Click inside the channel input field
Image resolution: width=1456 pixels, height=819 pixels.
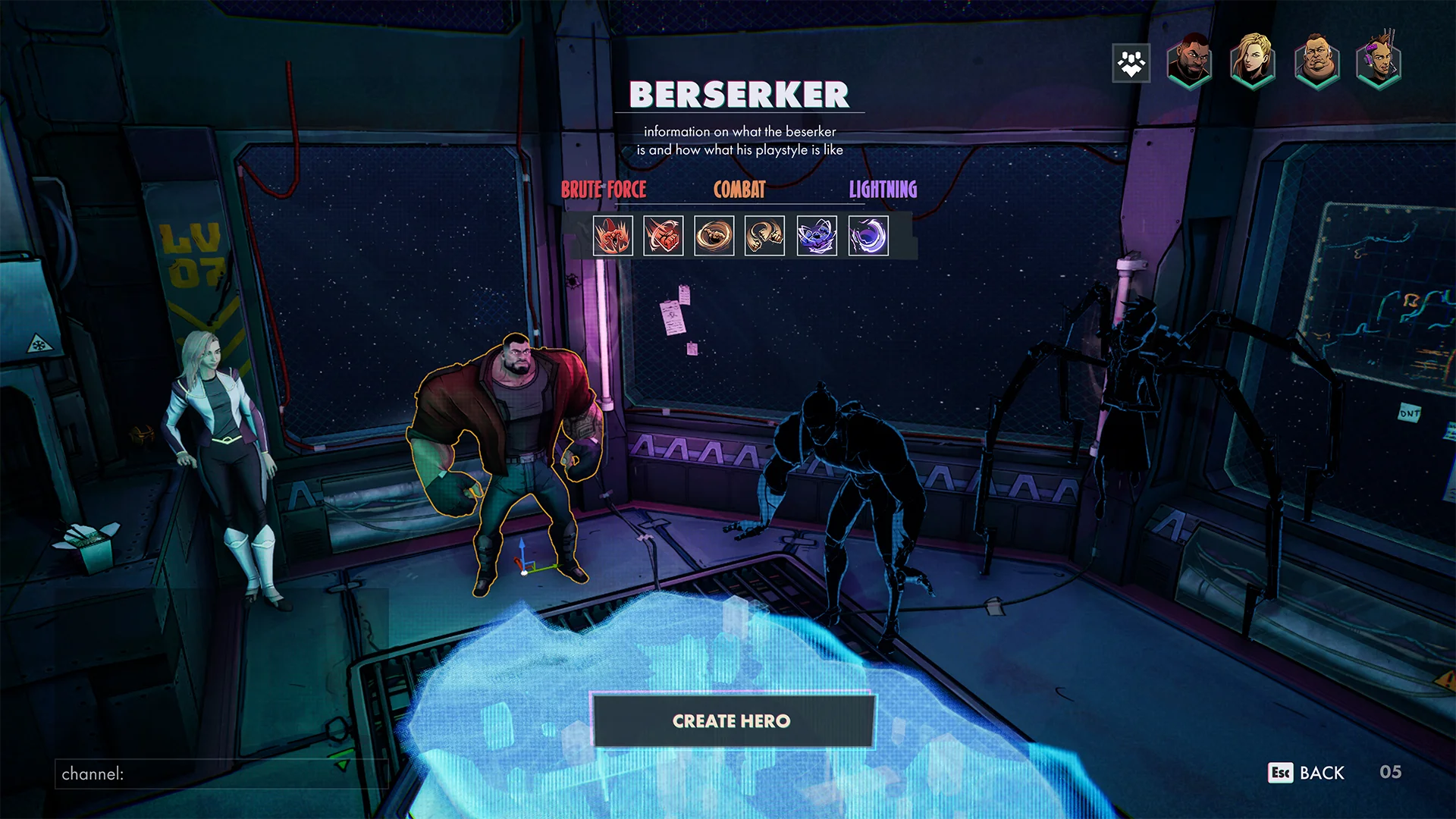[x=220, y=774]
